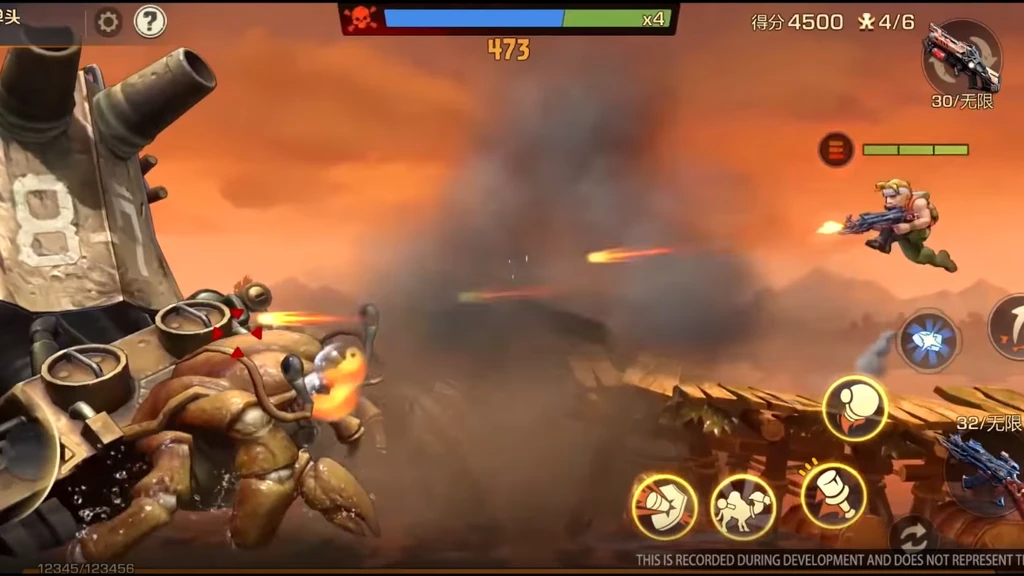Swap to the red shotgun weapon

(961, 57)
